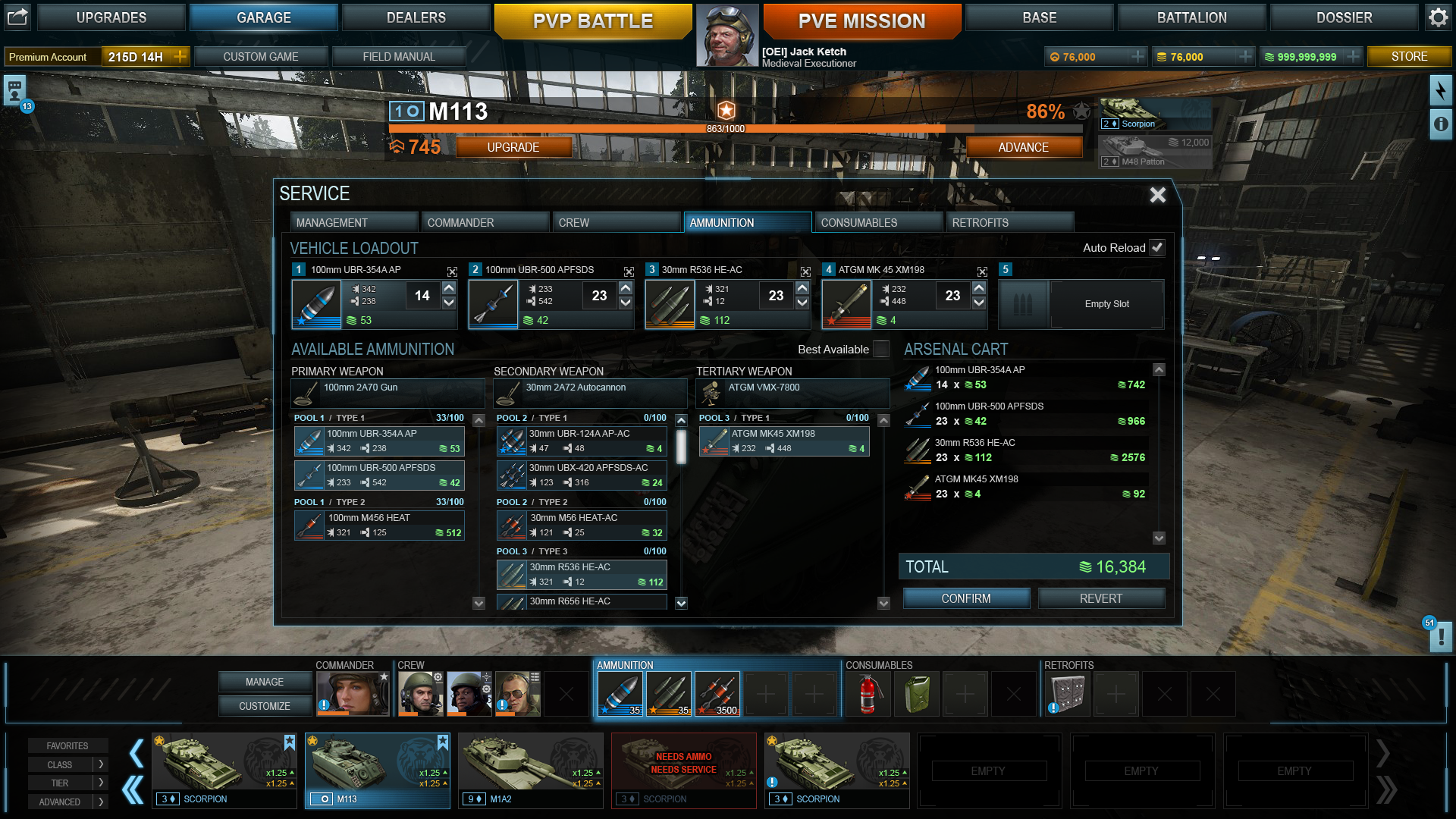Revert the ammunition changes
This screenshot has width=1456, height=819.
(x=1100, y=598)
